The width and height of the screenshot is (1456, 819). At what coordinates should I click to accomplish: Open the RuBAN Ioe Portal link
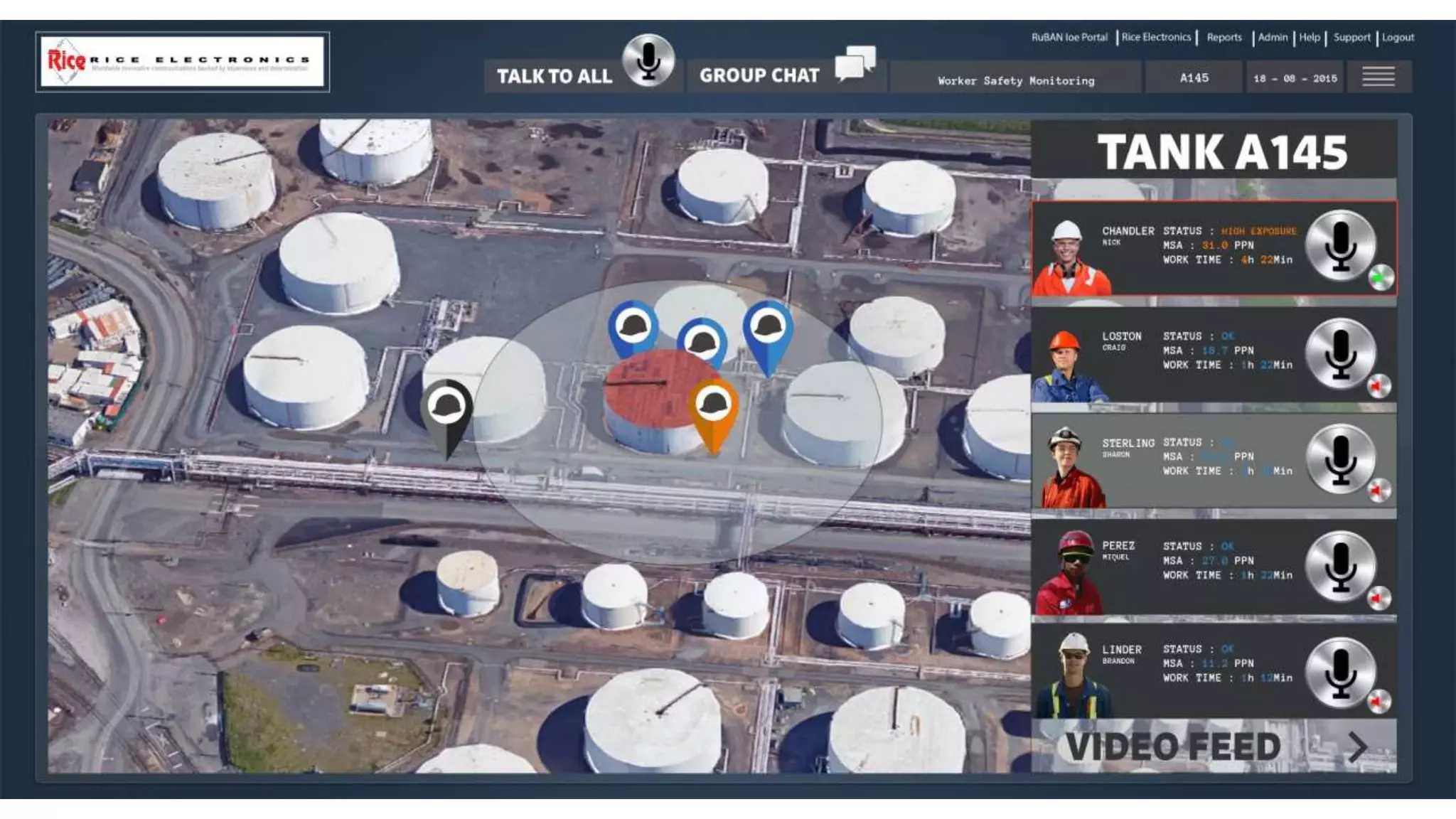[1069, 38]
